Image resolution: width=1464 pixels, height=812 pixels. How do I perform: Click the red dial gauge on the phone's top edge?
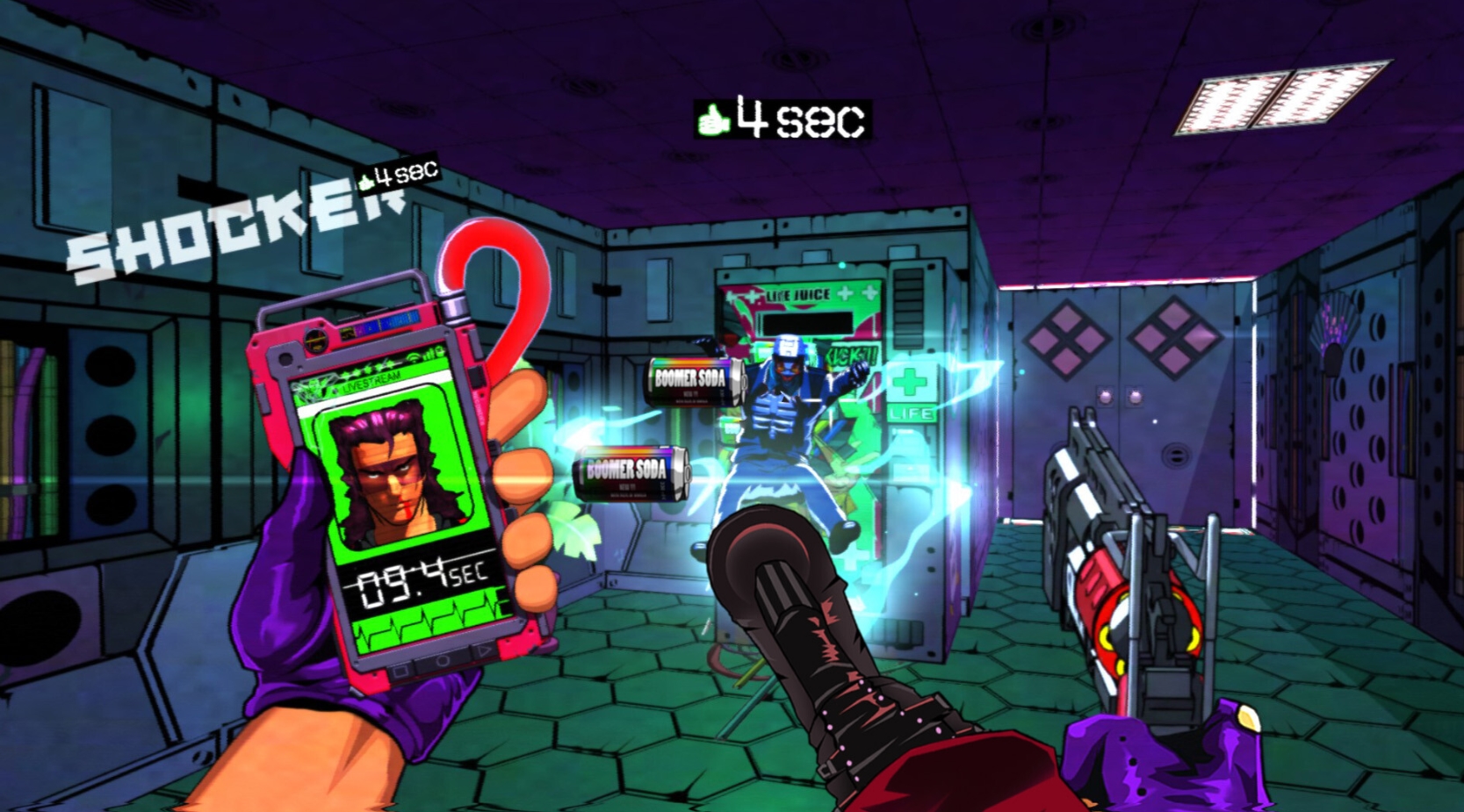pos(314,339)
